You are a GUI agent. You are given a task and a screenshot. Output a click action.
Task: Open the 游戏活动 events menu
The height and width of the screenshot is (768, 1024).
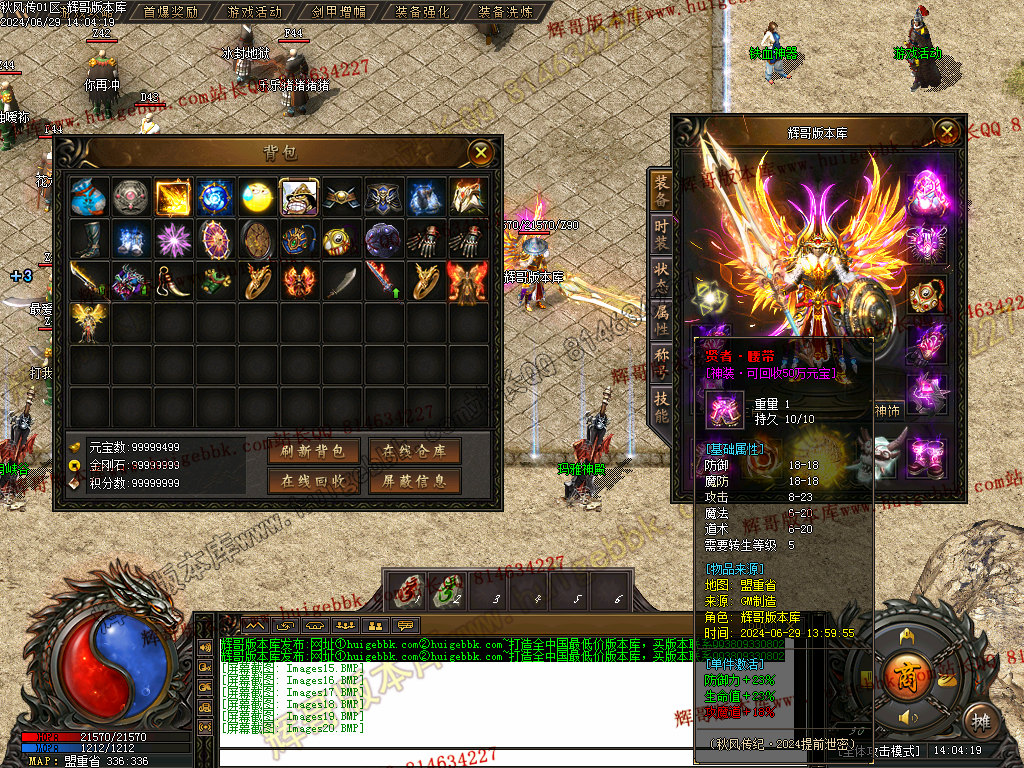click(255, 12)
